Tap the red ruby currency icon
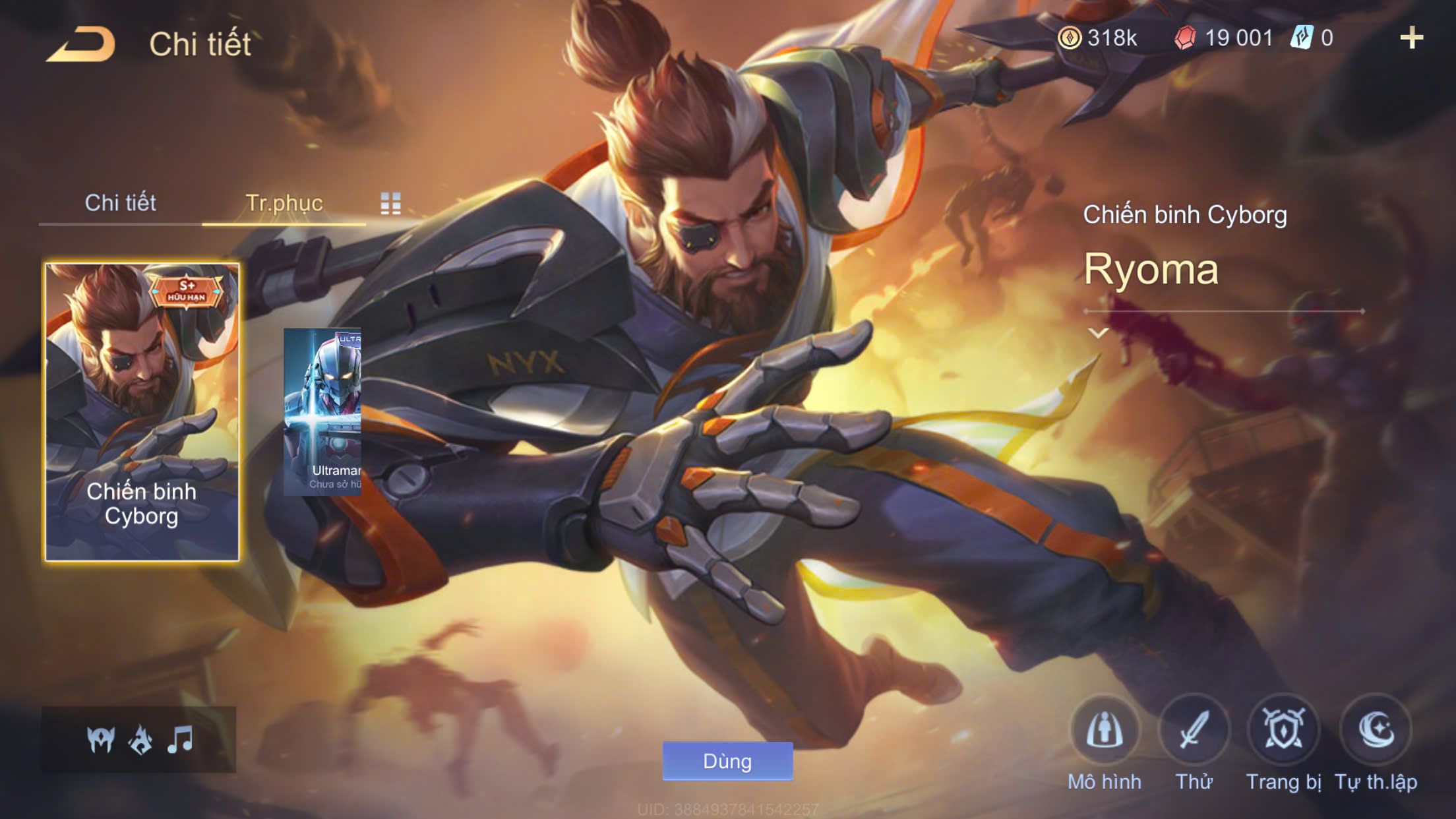 click(x=1185, y=38)
